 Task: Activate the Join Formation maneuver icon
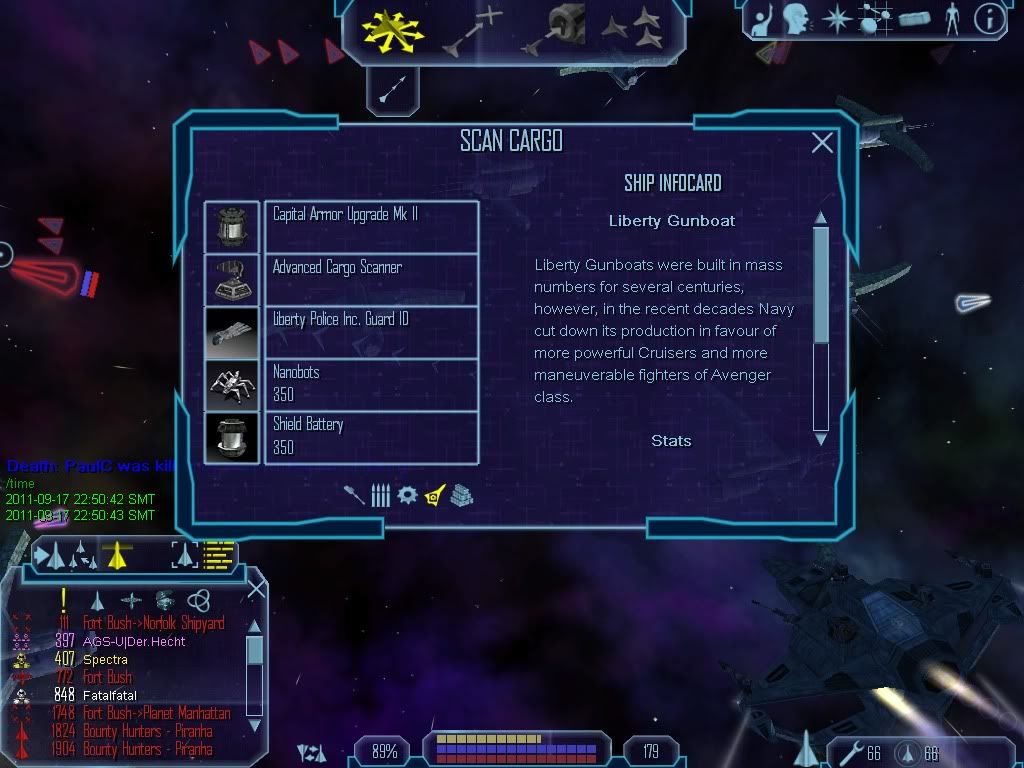(632, 30)
